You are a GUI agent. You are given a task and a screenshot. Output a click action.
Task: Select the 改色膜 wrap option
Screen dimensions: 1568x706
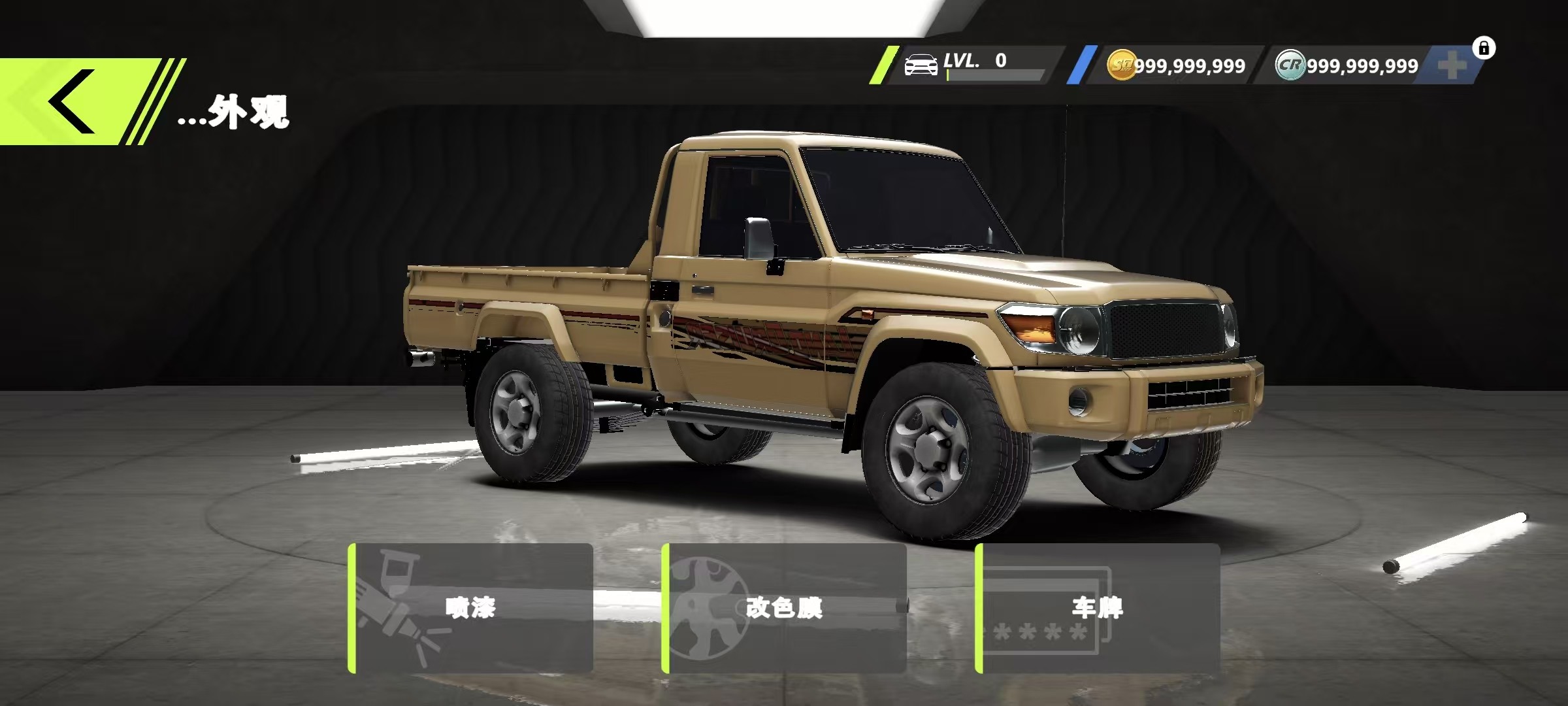784,608
